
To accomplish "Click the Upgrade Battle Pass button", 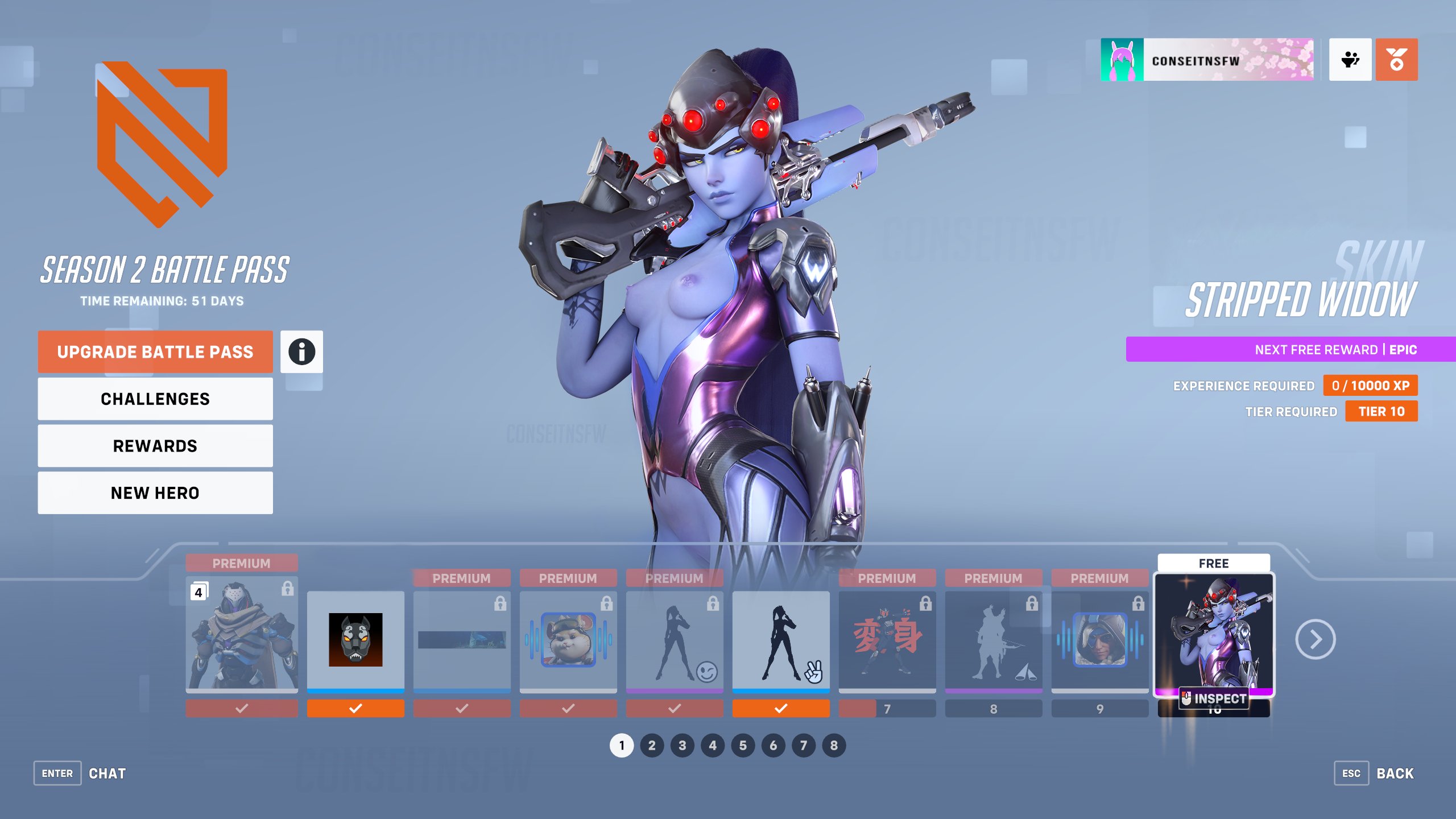I will (x=155, y=352).
